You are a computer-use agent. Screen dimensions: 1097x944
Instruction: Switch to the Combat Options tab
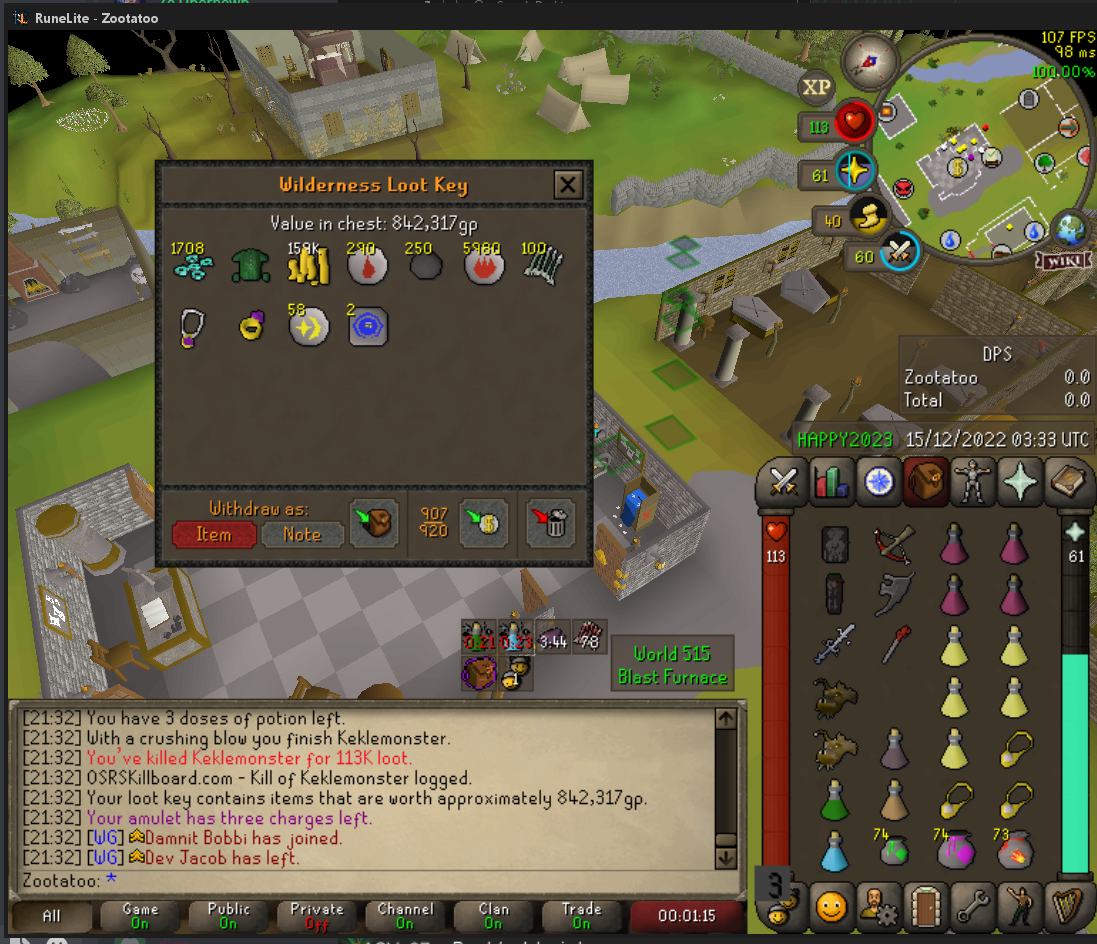(x=782, y=484)
